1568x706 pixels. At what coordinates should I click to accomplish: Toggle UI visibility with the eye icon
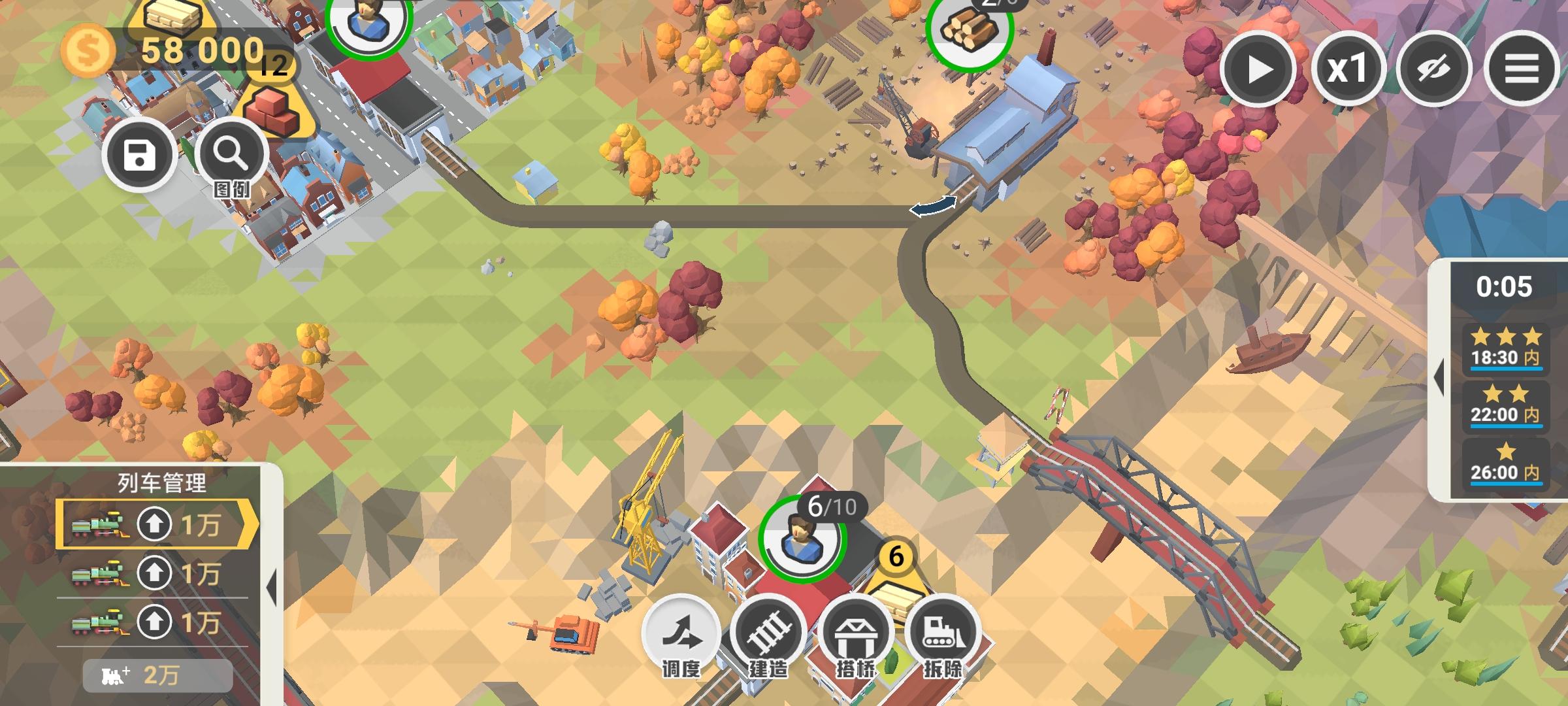point(1435,69)
